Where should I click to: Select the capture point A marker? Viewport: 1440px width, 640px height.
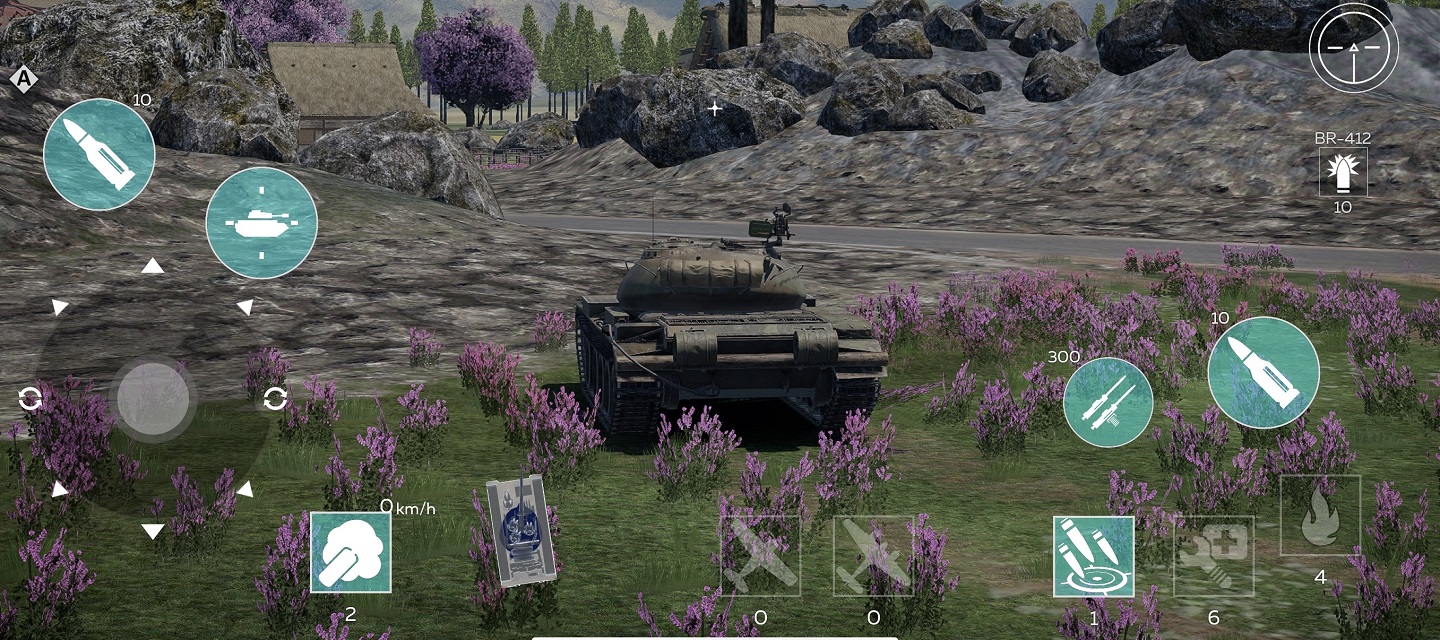coord(22,79)
